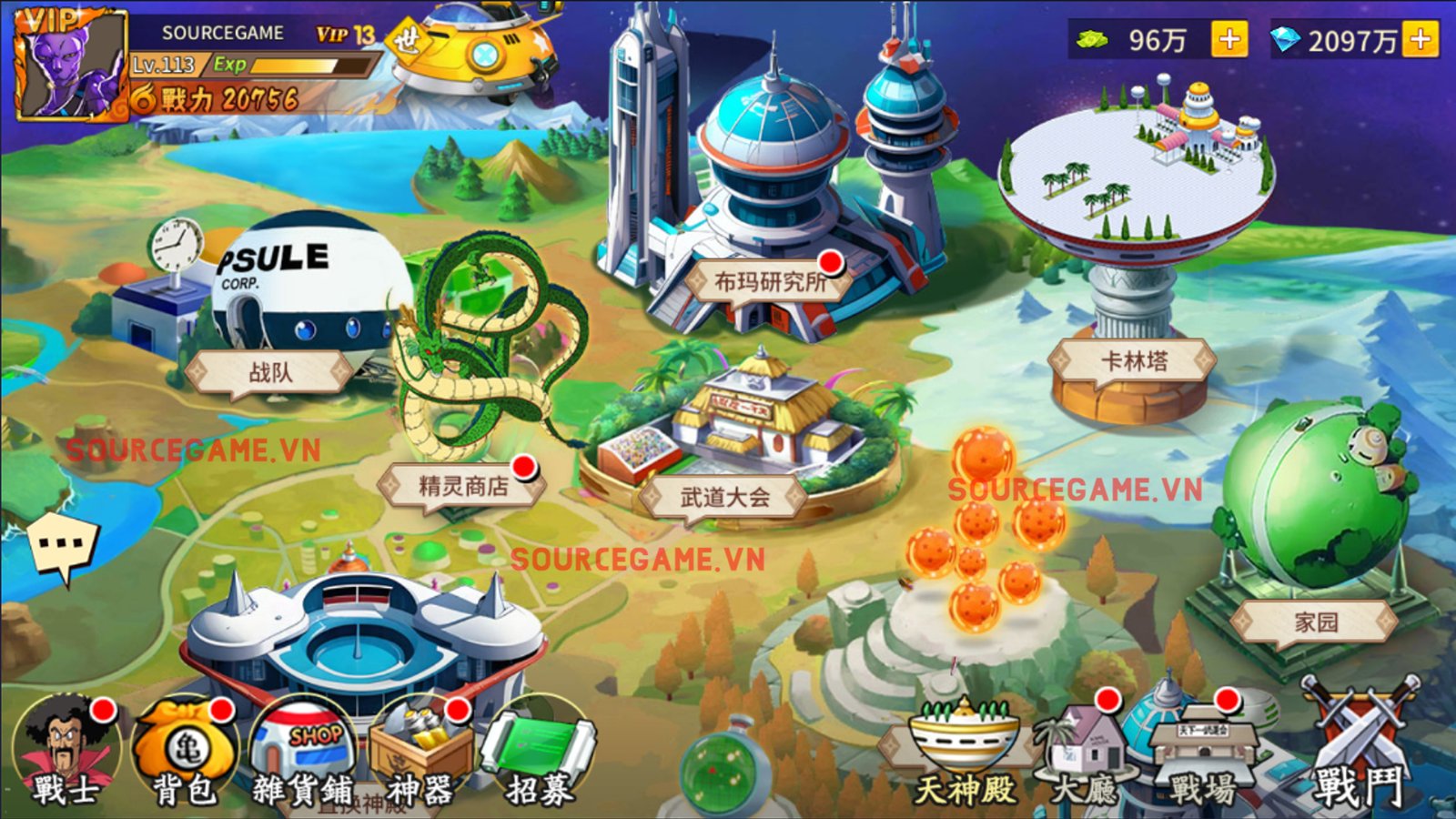
Task: Go to the 家园 homestead
Action: (x=1316, y=622)
